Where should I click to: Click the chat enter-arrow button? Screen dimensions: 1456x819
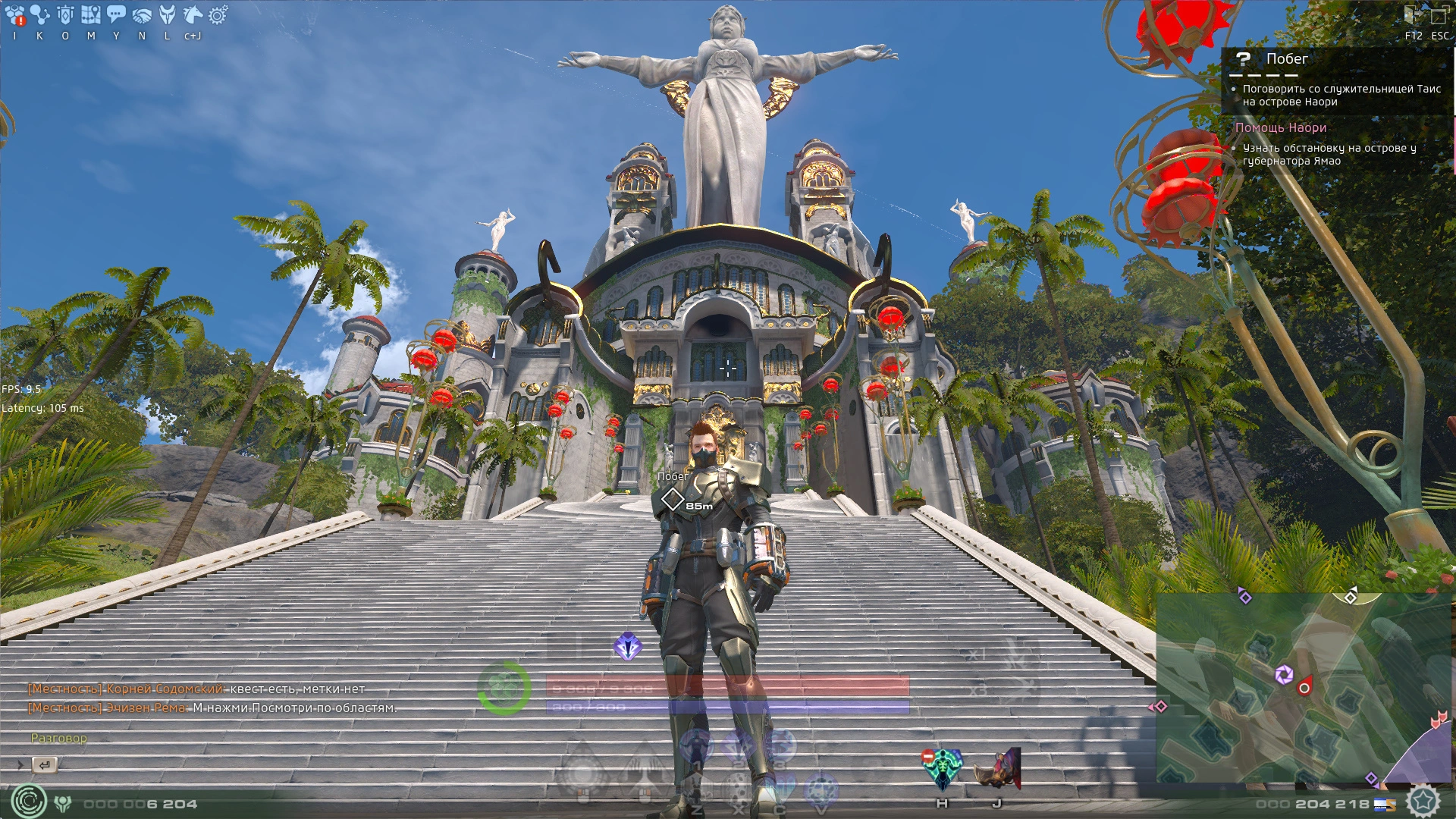45,765
